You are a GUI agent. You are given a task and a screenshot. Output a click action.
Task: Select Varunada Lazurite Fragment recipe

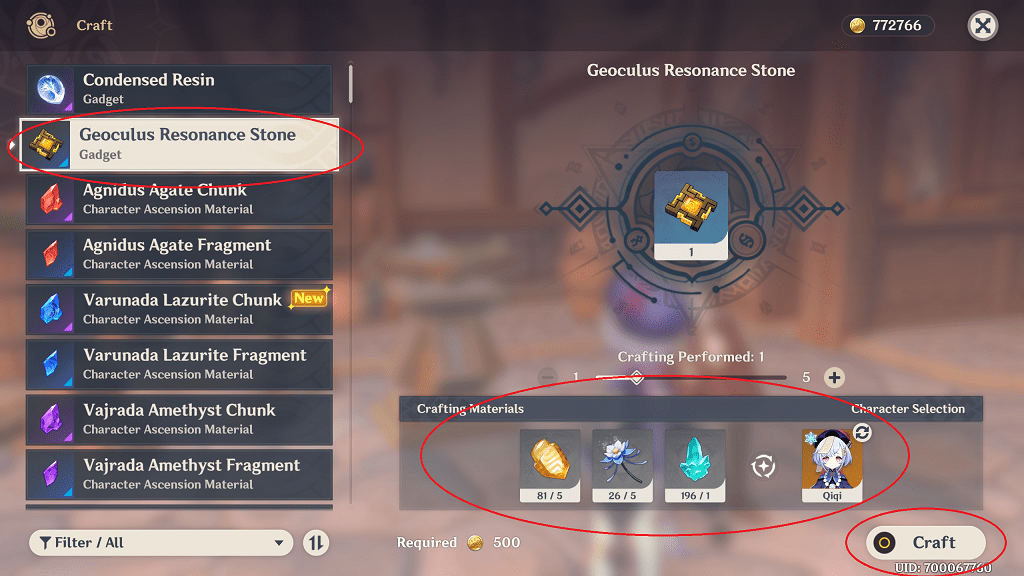coord(180,364)
